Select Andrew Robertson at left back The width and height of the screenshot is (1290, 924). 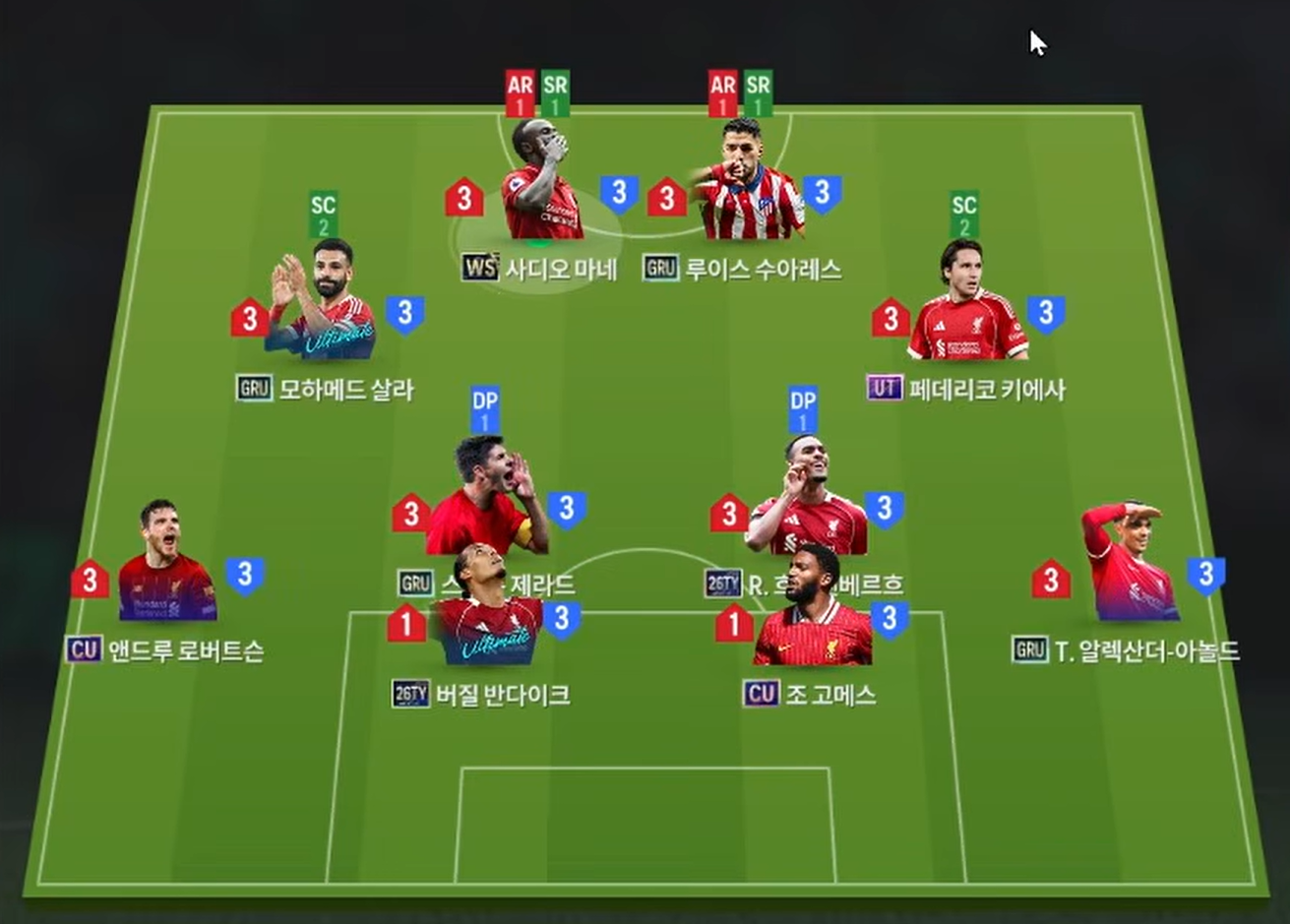coord(167,573)
